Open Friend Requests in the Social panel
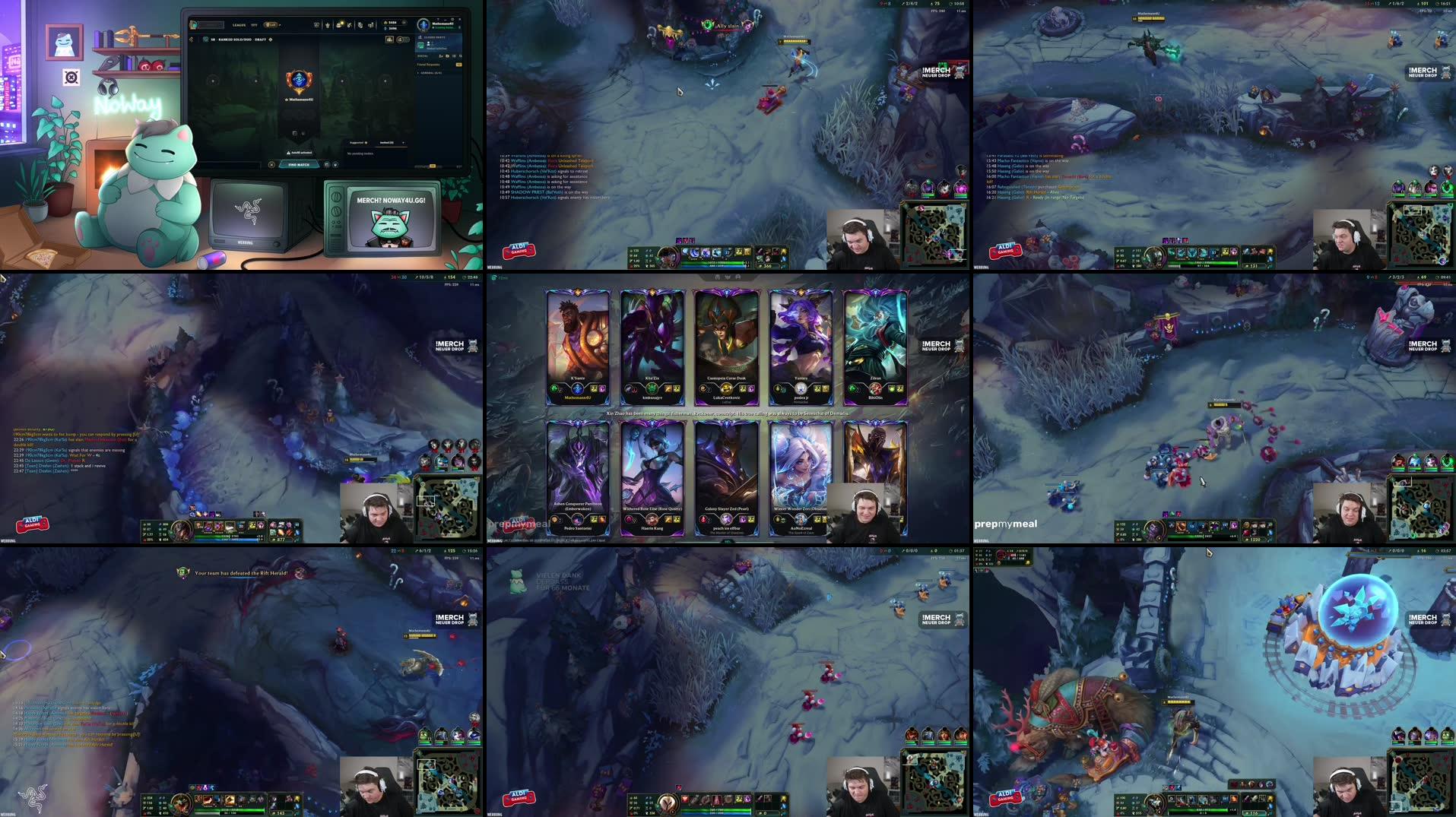This screenshot has height=817, width=1456. tap(428, 65)
